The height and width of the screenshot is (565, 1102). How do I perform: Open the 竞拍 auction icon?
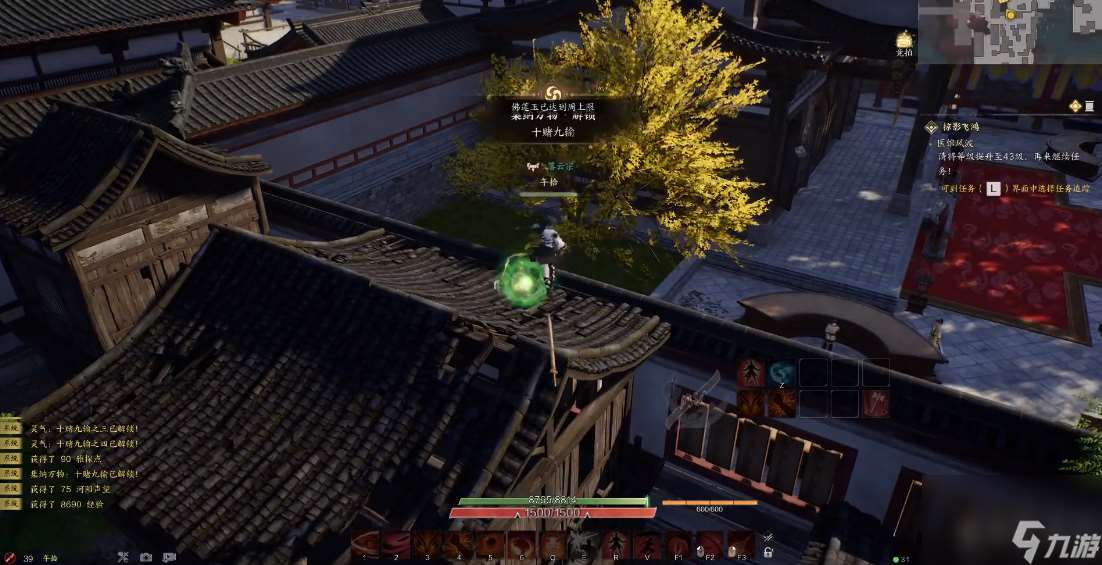coord(905,40)
